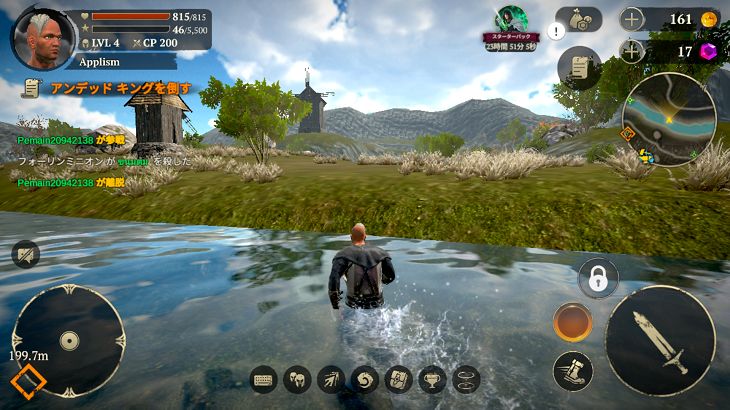This screenshot has width=730, height=410.
Task: Activate the orange round ability button
Action: click(x=573, y=322)
